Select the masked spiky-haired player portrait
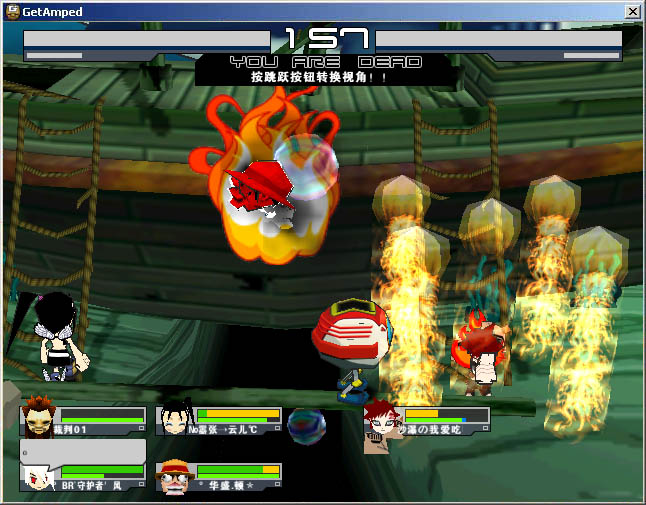Viewport: 646px width, 505px height. coord(40,417)
